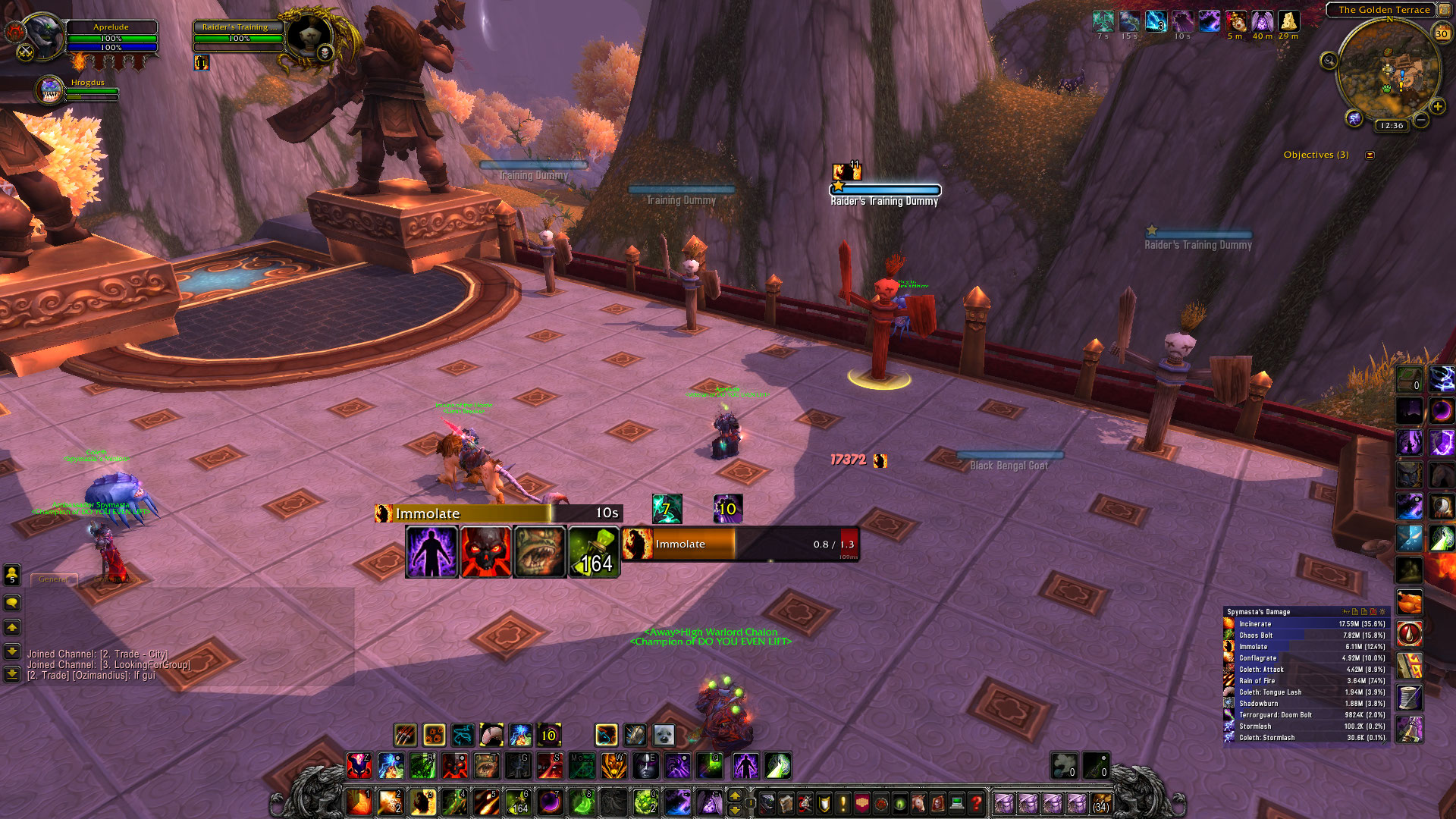
Task: Open the quest log exclamation mark button
Action: point(843,802)
